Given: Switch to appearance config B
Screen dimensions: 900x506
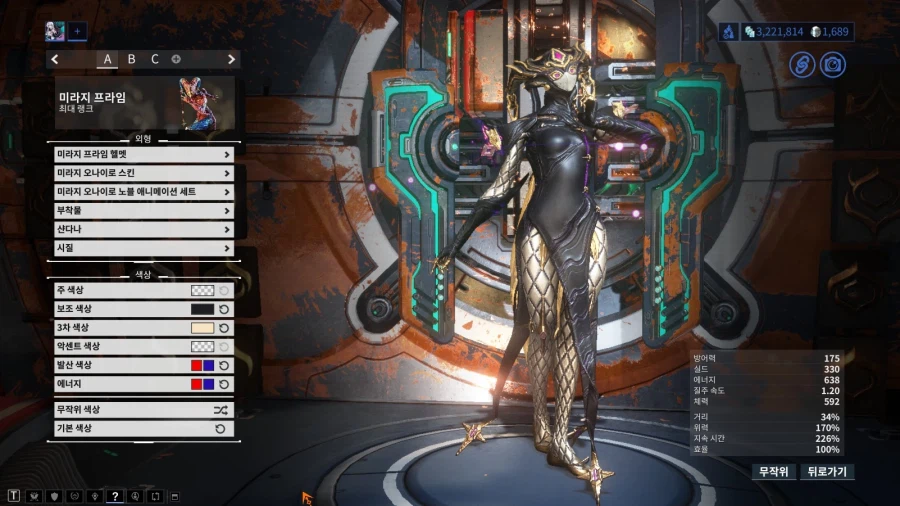Looking at the screenshot, I should click(x=131, y=59).
